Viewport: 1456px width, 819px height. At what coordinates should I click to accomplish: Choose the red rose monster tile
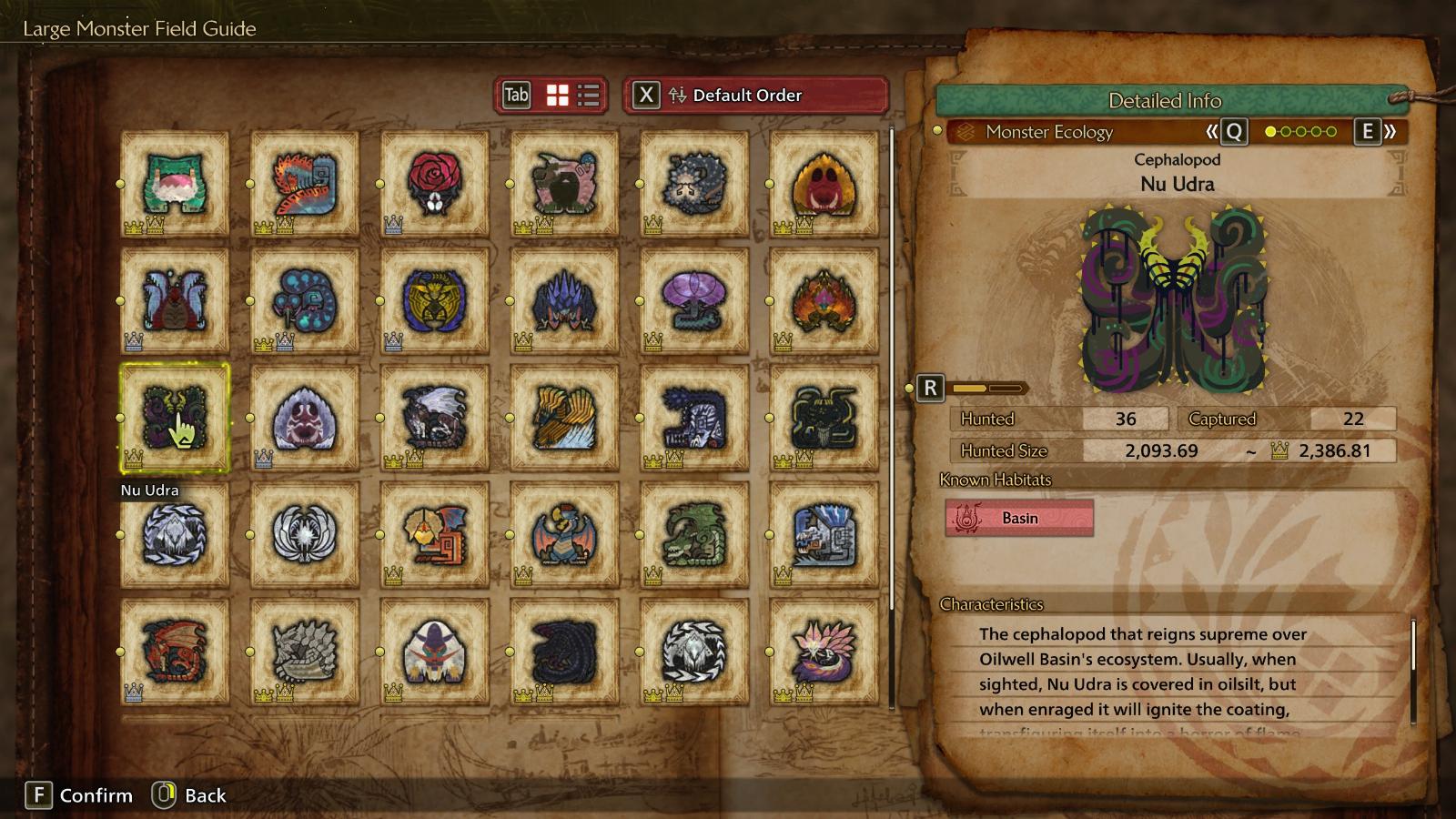[435, 184]
